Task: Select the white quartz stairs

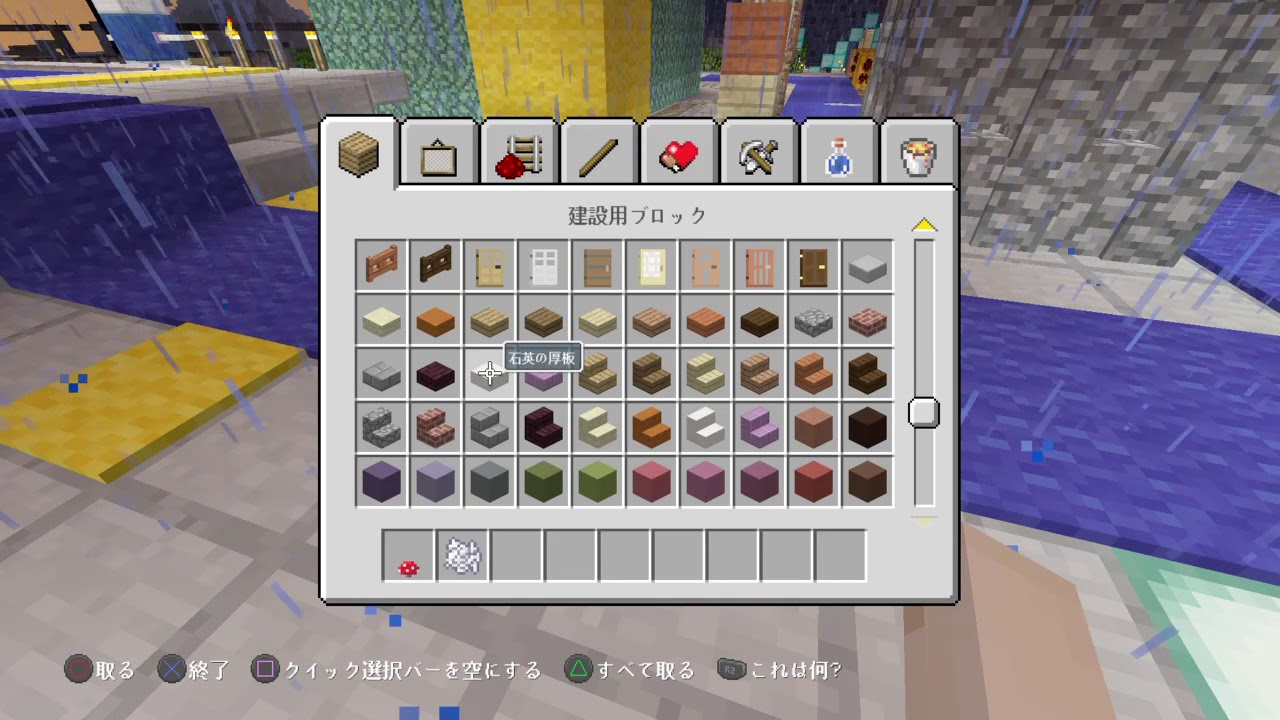Action: point(705,428)
